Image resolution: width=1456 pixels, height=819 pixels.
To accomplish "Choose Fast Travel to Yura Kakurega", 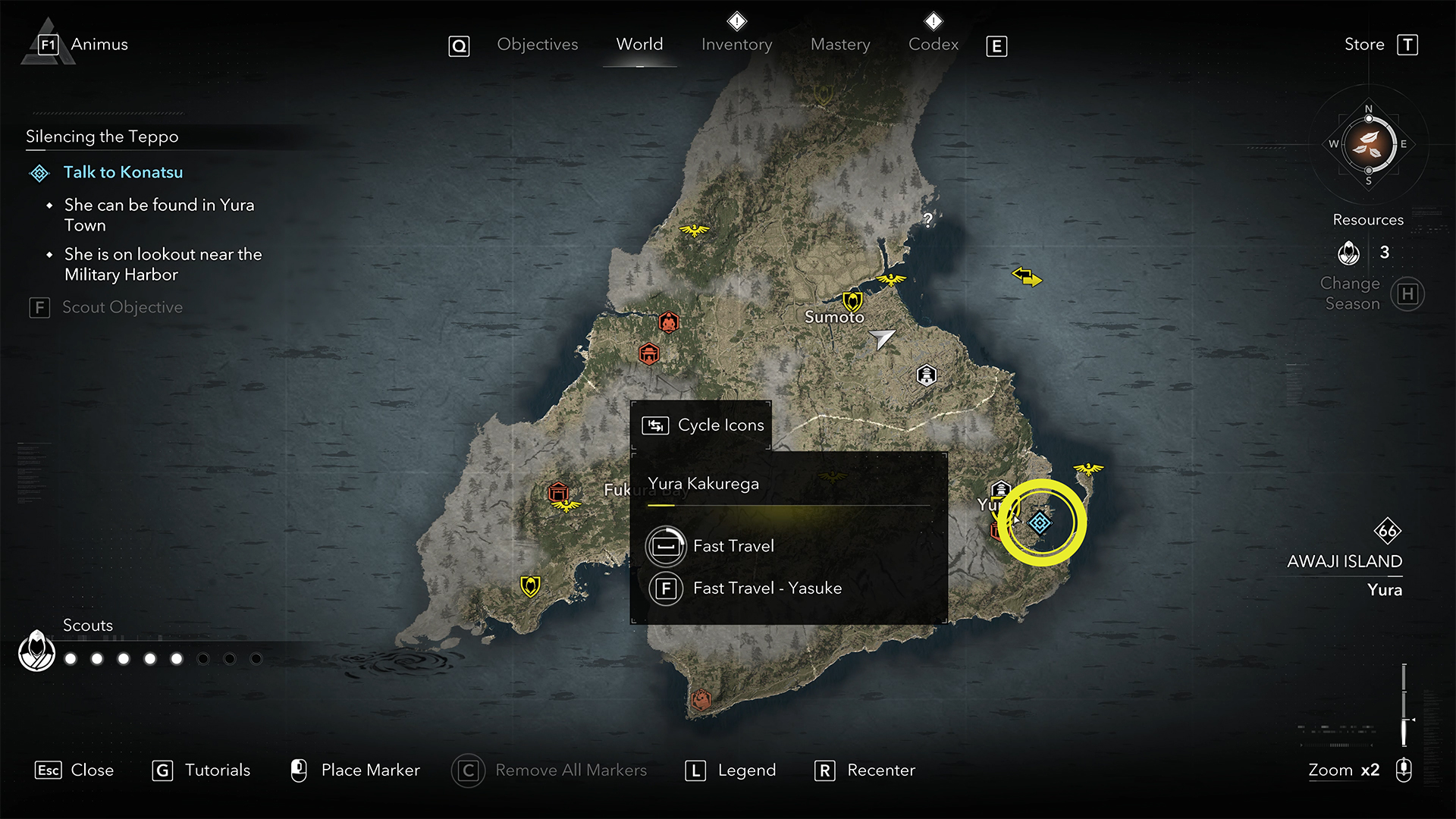I will [733, 546].
